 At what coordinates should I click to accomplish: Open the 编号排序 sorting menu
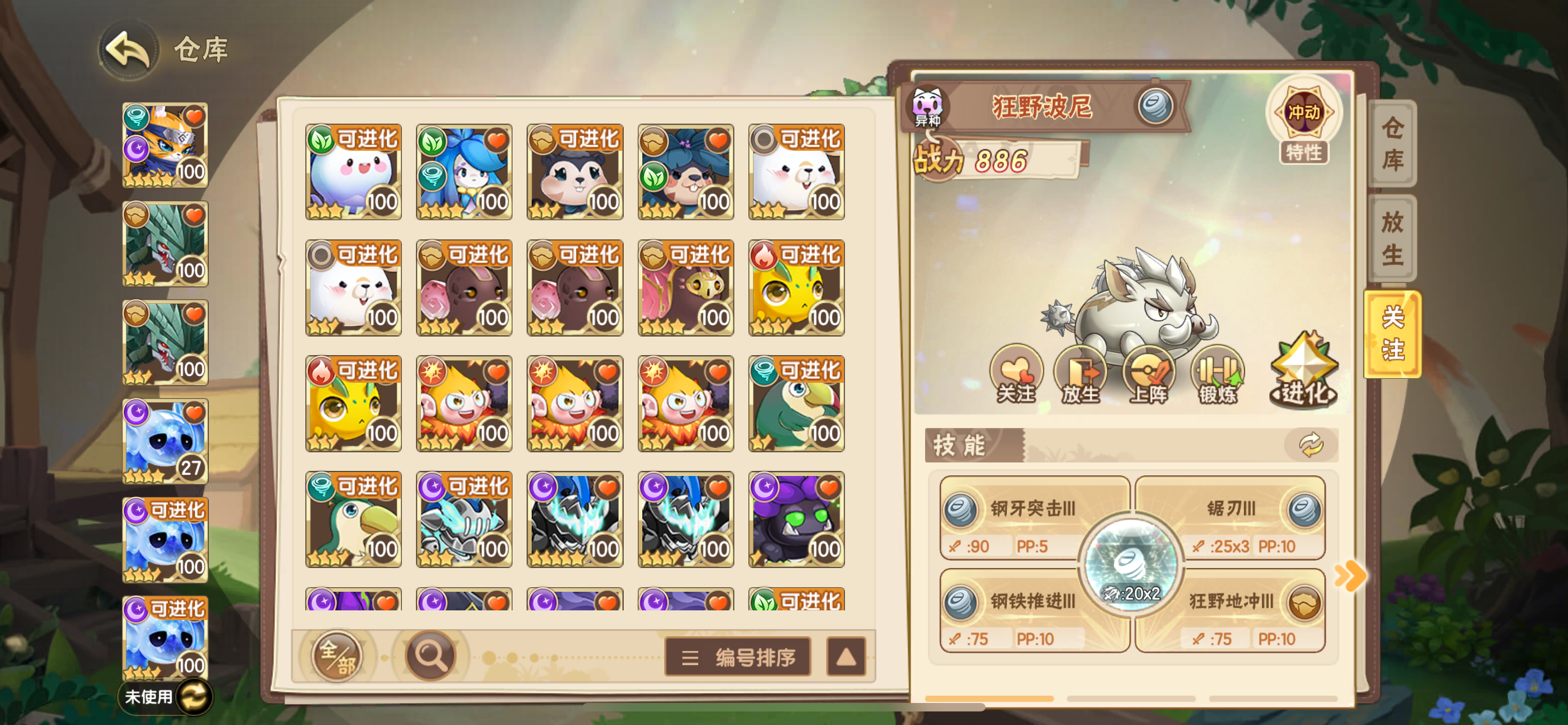(738, 658)
